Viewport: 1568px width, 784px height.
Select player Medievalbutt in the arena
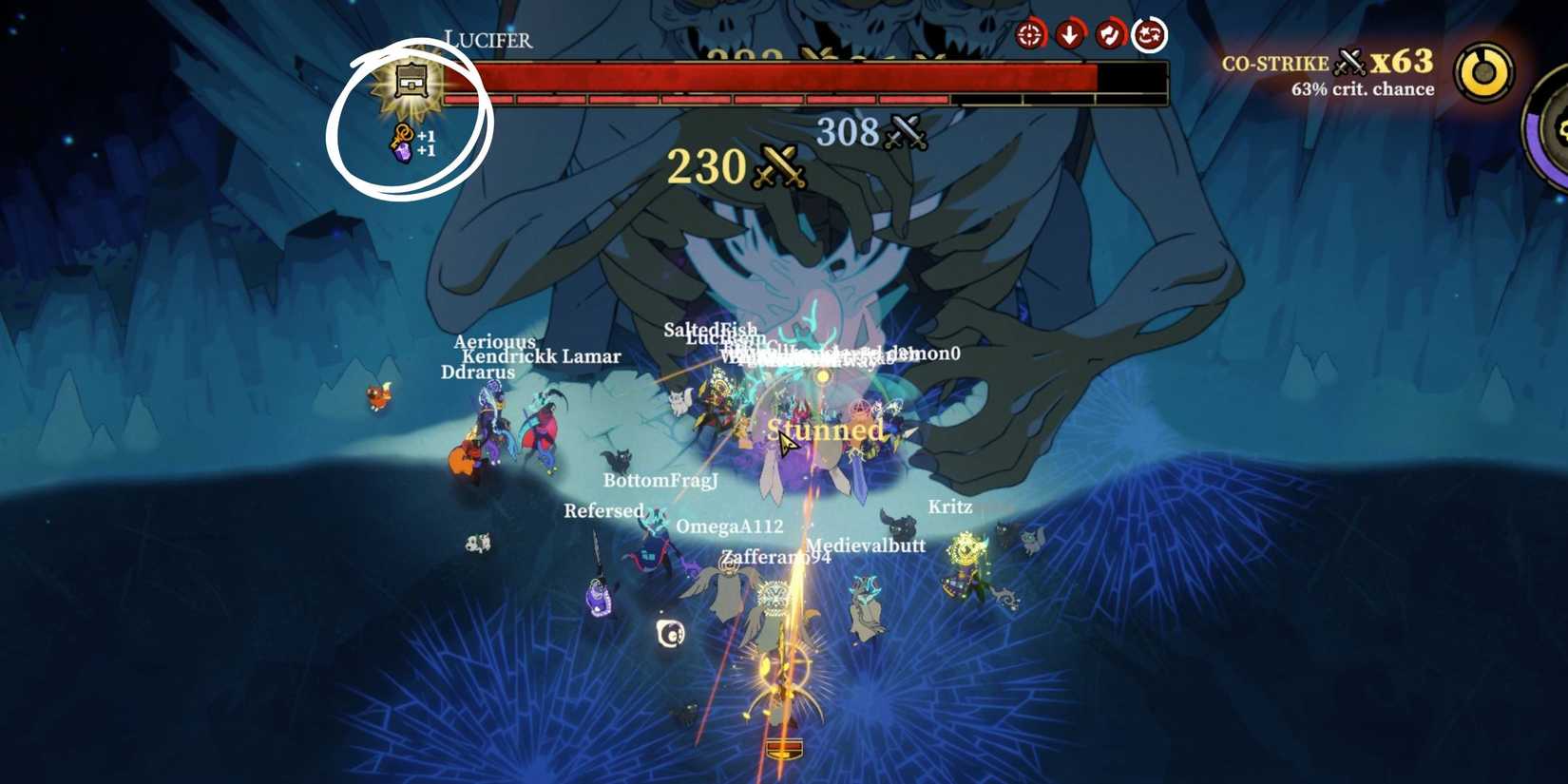click(x=866, y=545)
